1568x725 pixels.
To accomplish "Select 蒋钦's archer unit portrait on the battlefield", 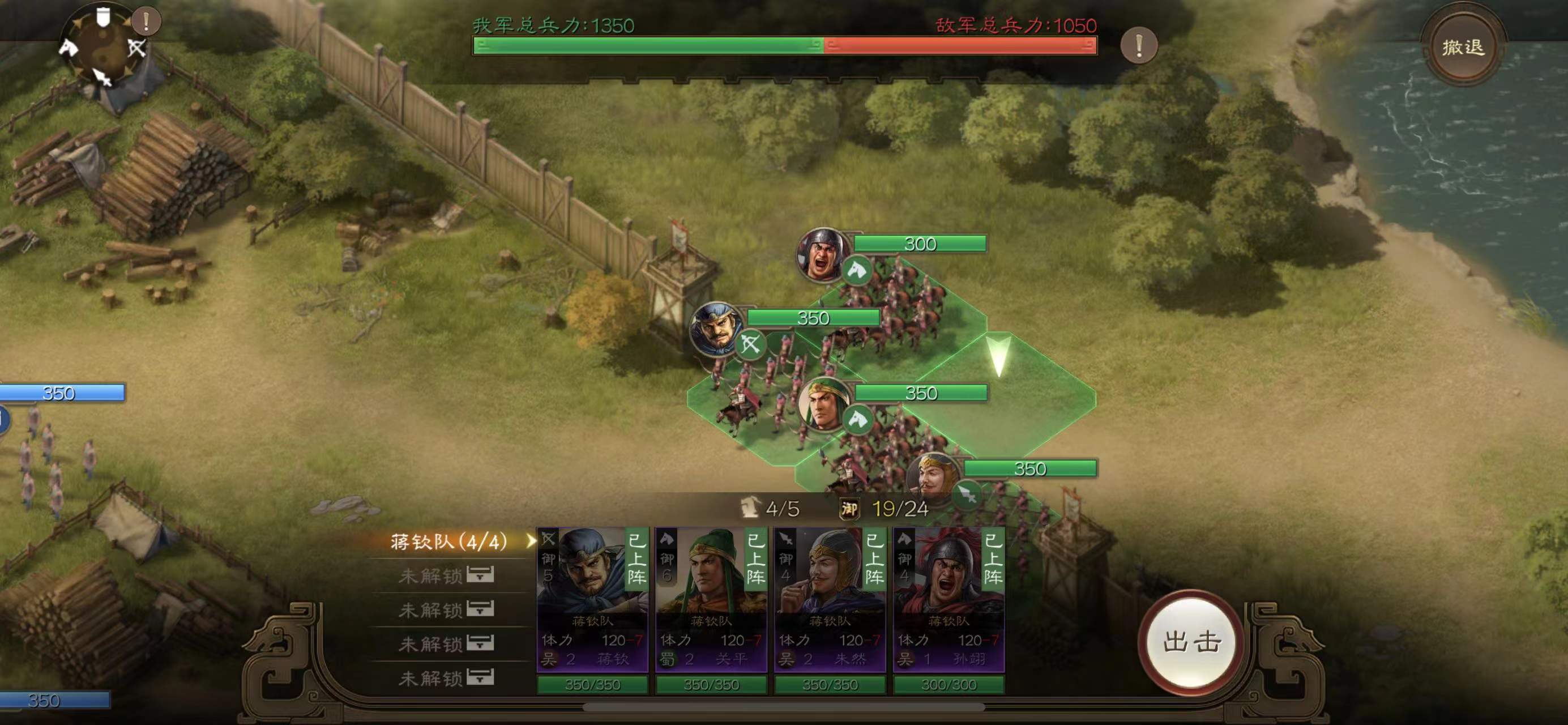I will tap(715, 329).
